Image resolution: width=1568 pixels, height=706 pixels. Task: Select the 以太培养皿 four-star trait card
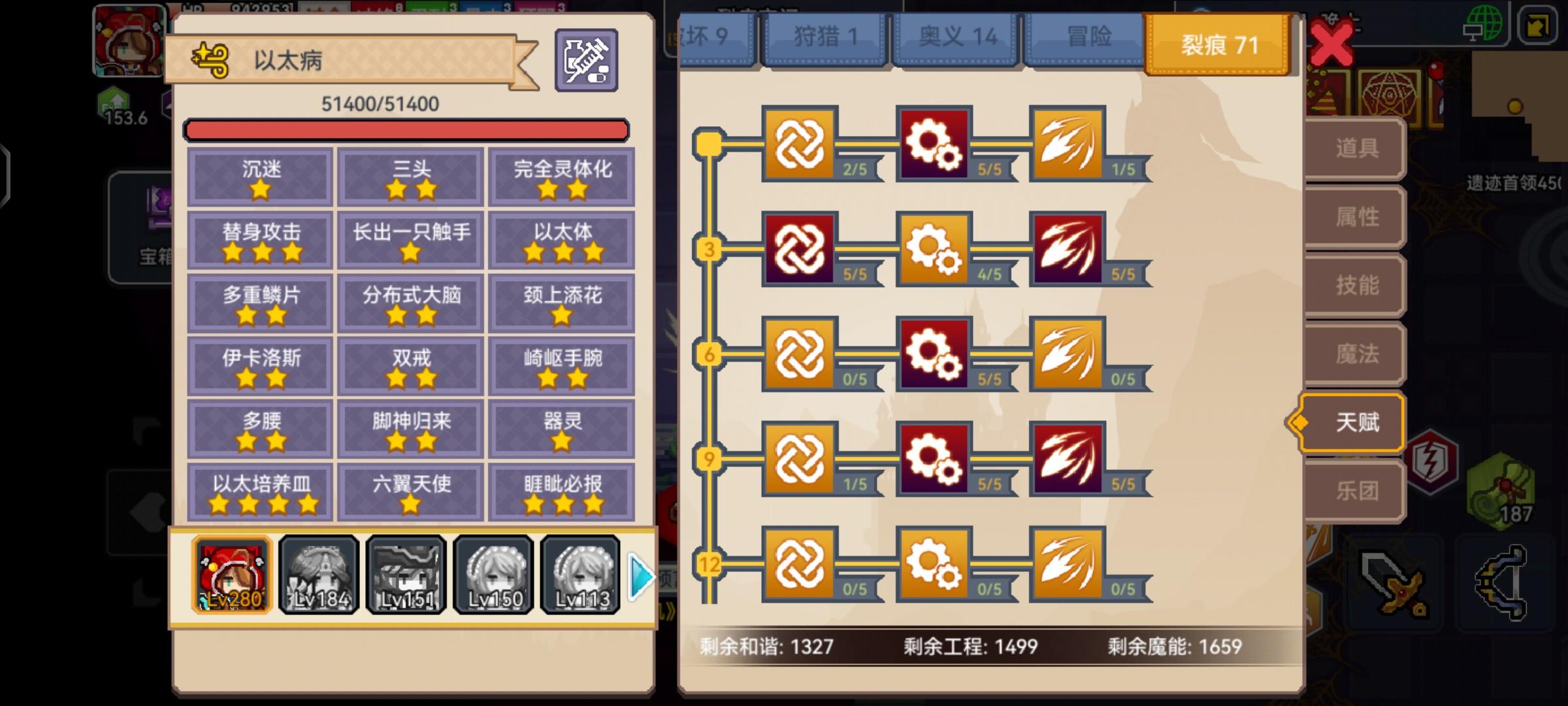pos(259,490)
